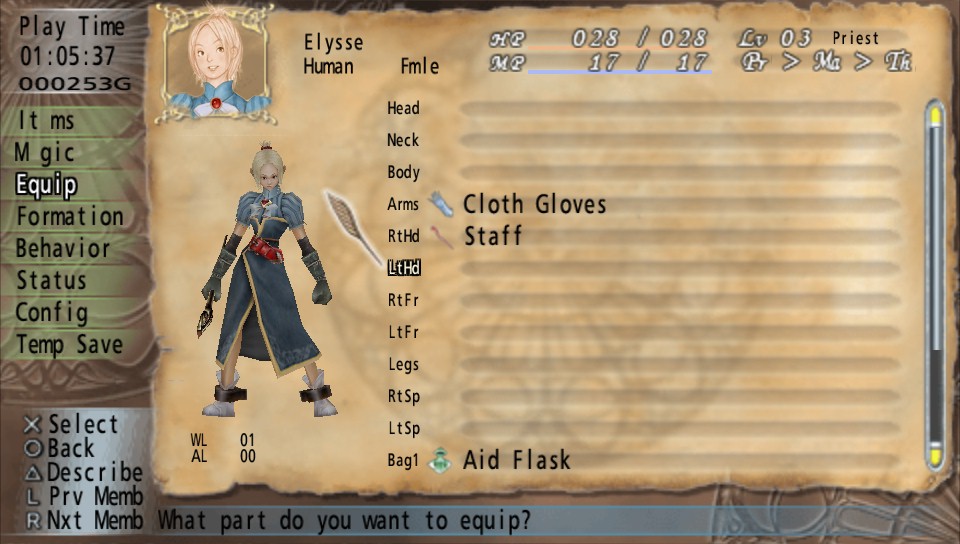
Task: Select the LtSp equipment slot
Action: pyautogui.click(x=403, y=428)
